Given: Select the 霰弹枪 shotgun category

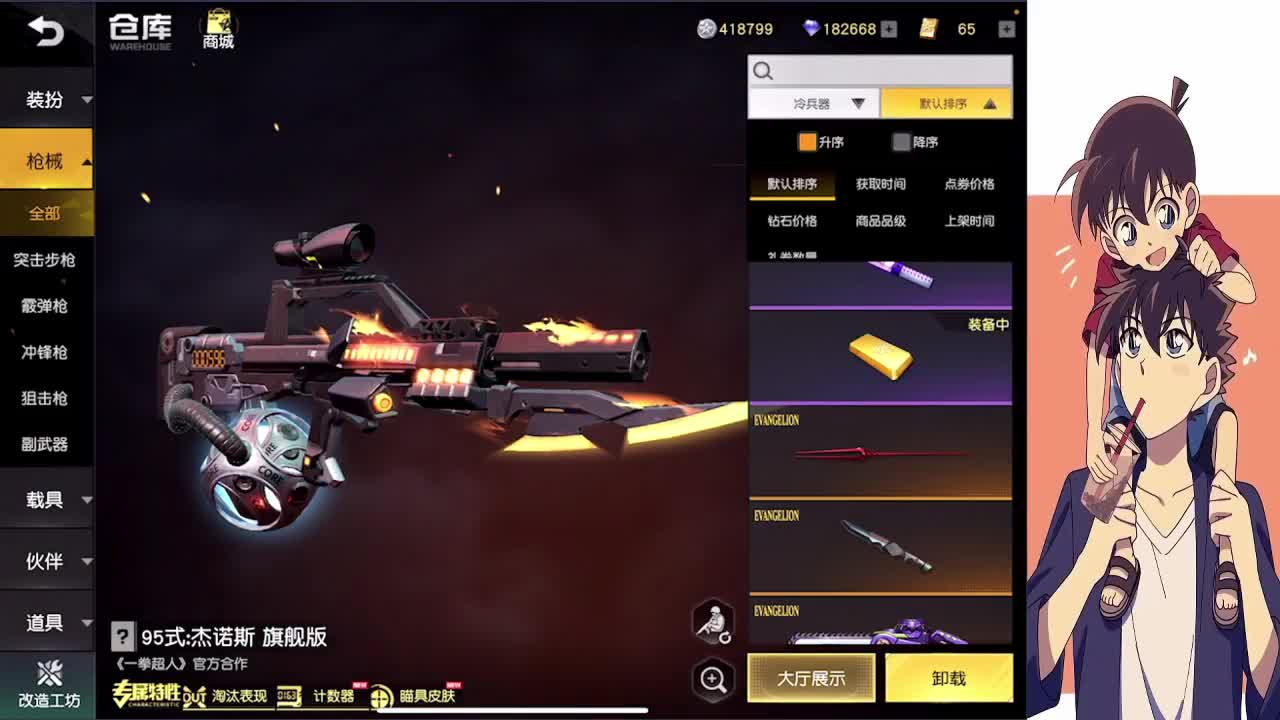Looking at the screenshot, I should coord(45,306).
